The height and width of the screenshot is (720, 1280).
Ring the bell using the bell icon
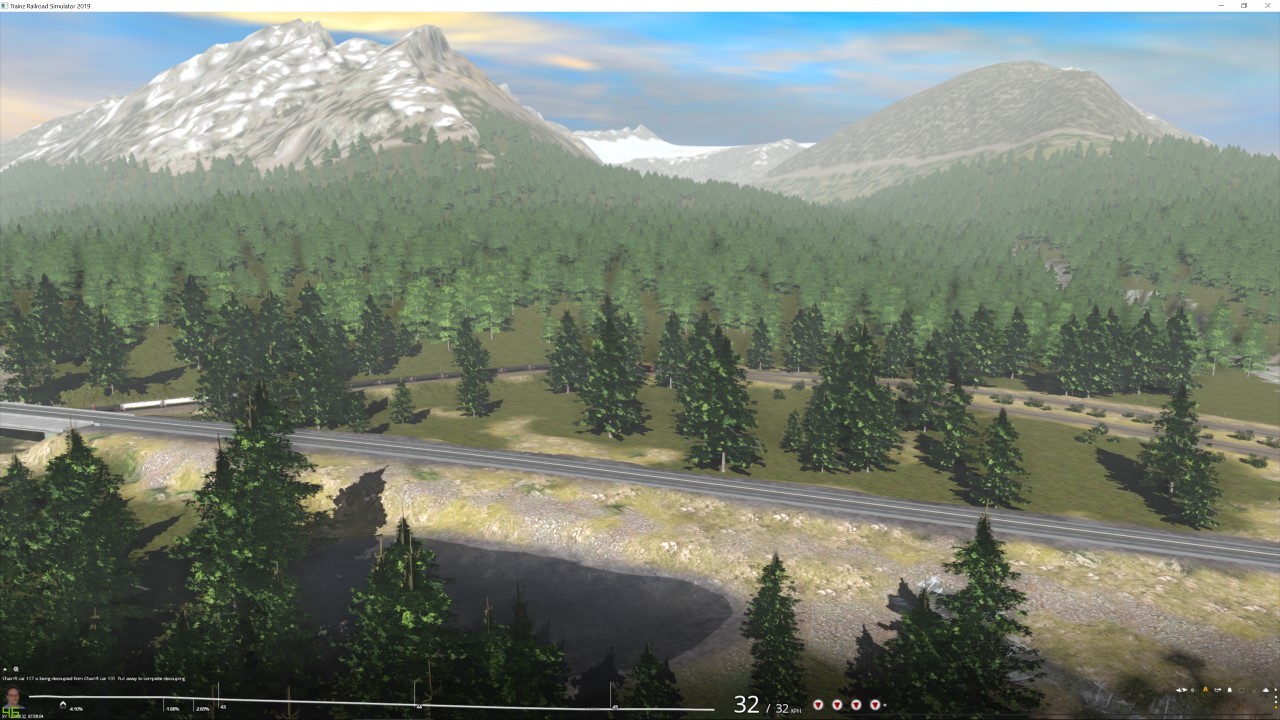click(x=1230, y=690)
